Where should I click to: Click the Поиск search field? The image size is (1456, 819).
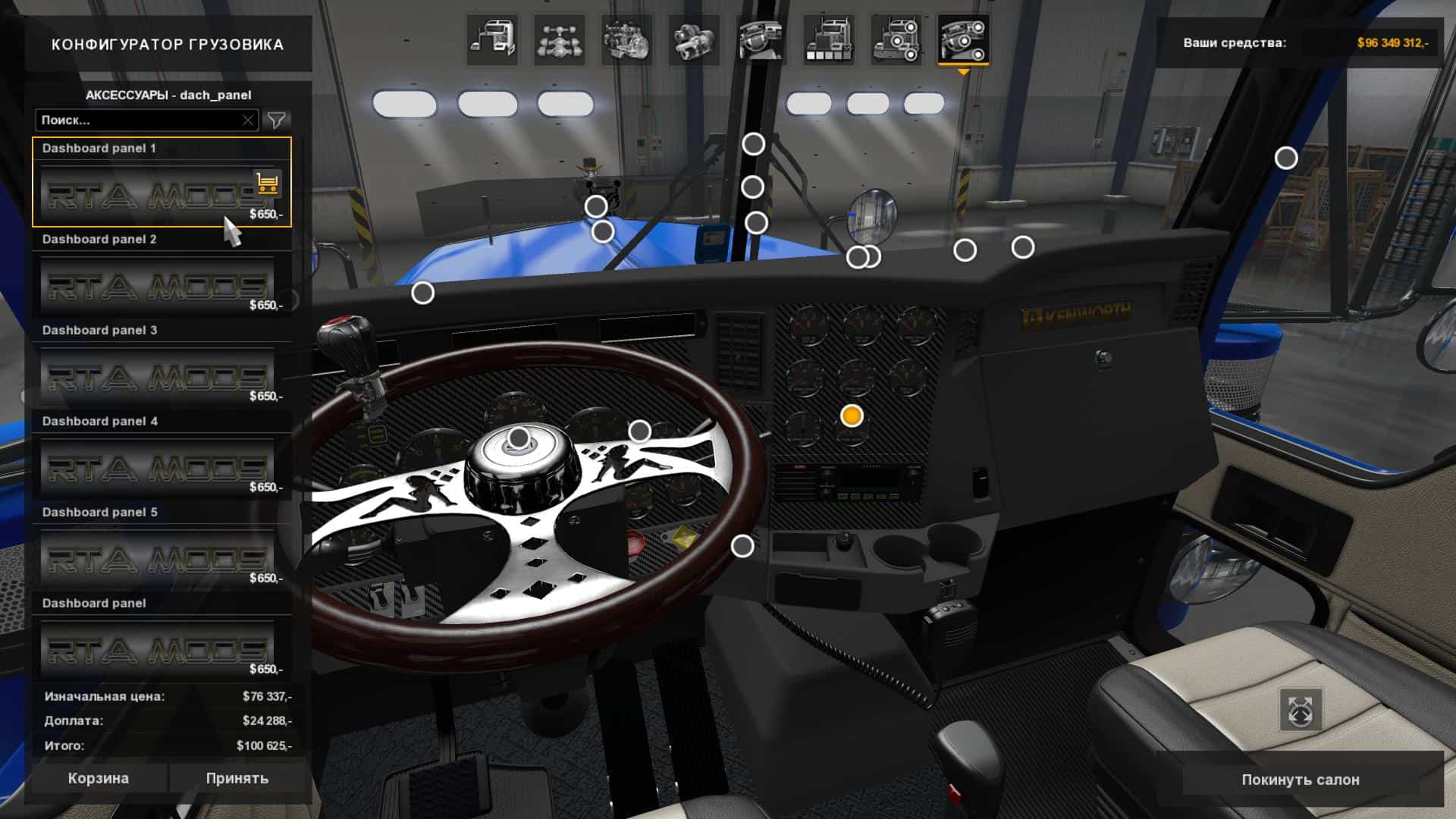point(136,120)
